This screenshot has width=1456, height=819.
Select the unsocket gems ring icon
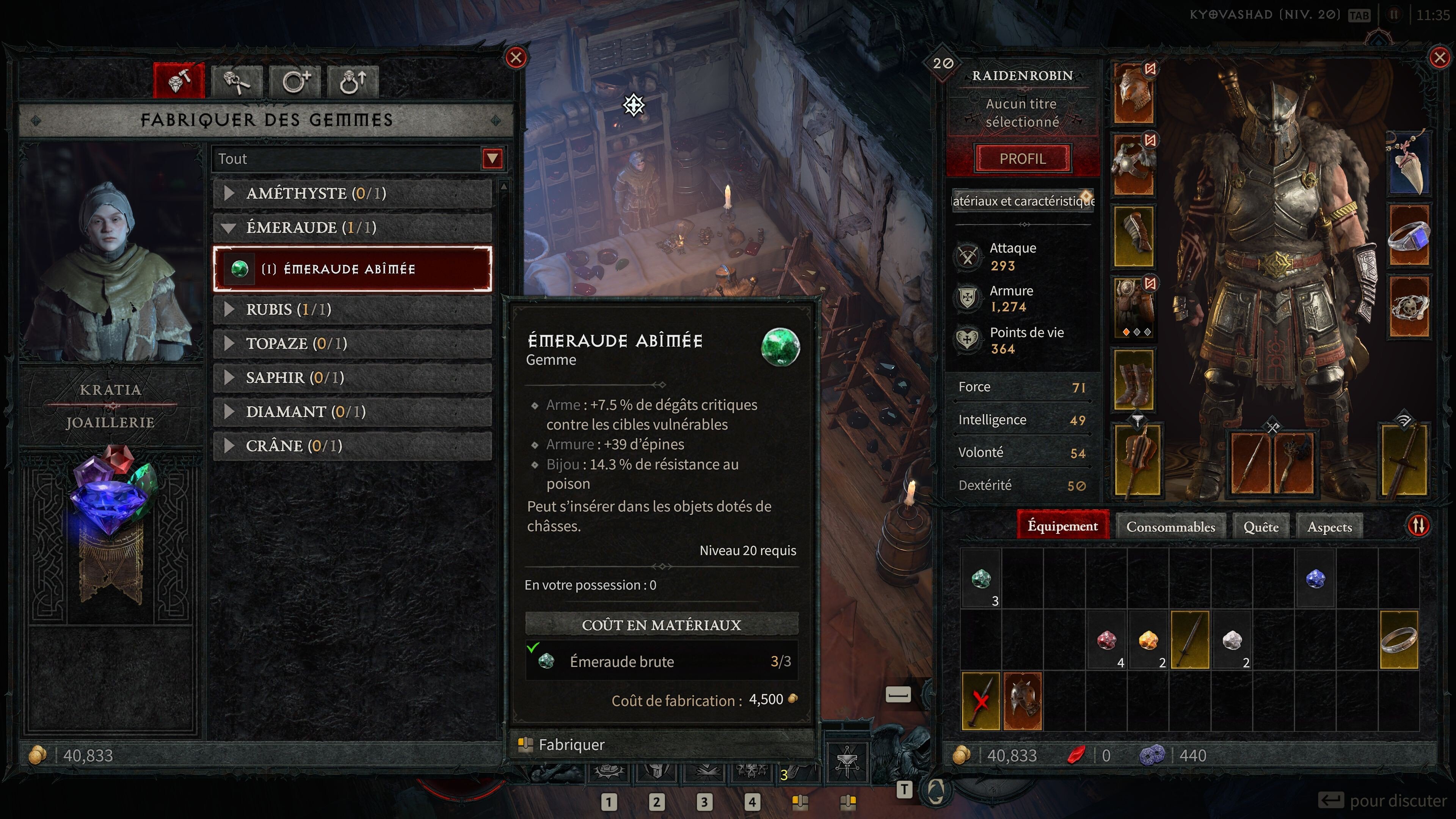(x=351, y=81)
